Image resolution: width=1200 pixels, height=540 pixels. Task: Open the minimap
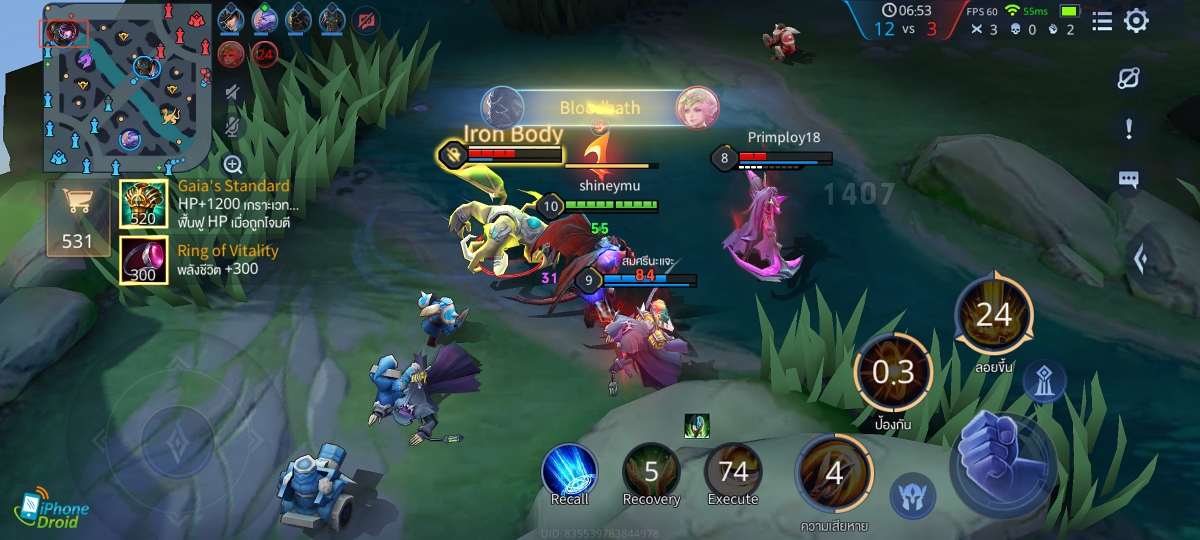point(125,85)
